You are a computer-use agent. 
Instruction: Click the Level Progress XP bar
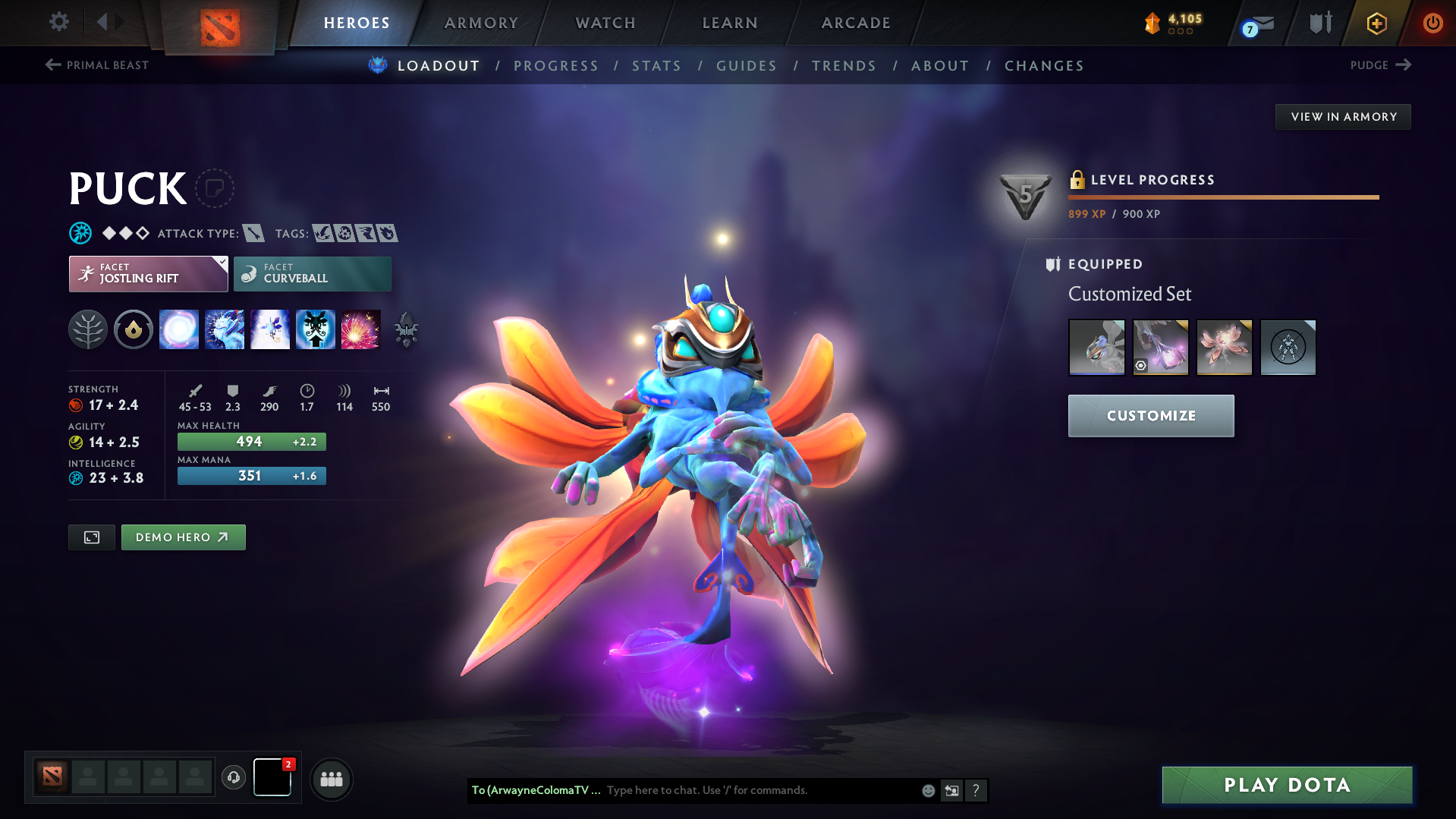[x=1222, y=197]
